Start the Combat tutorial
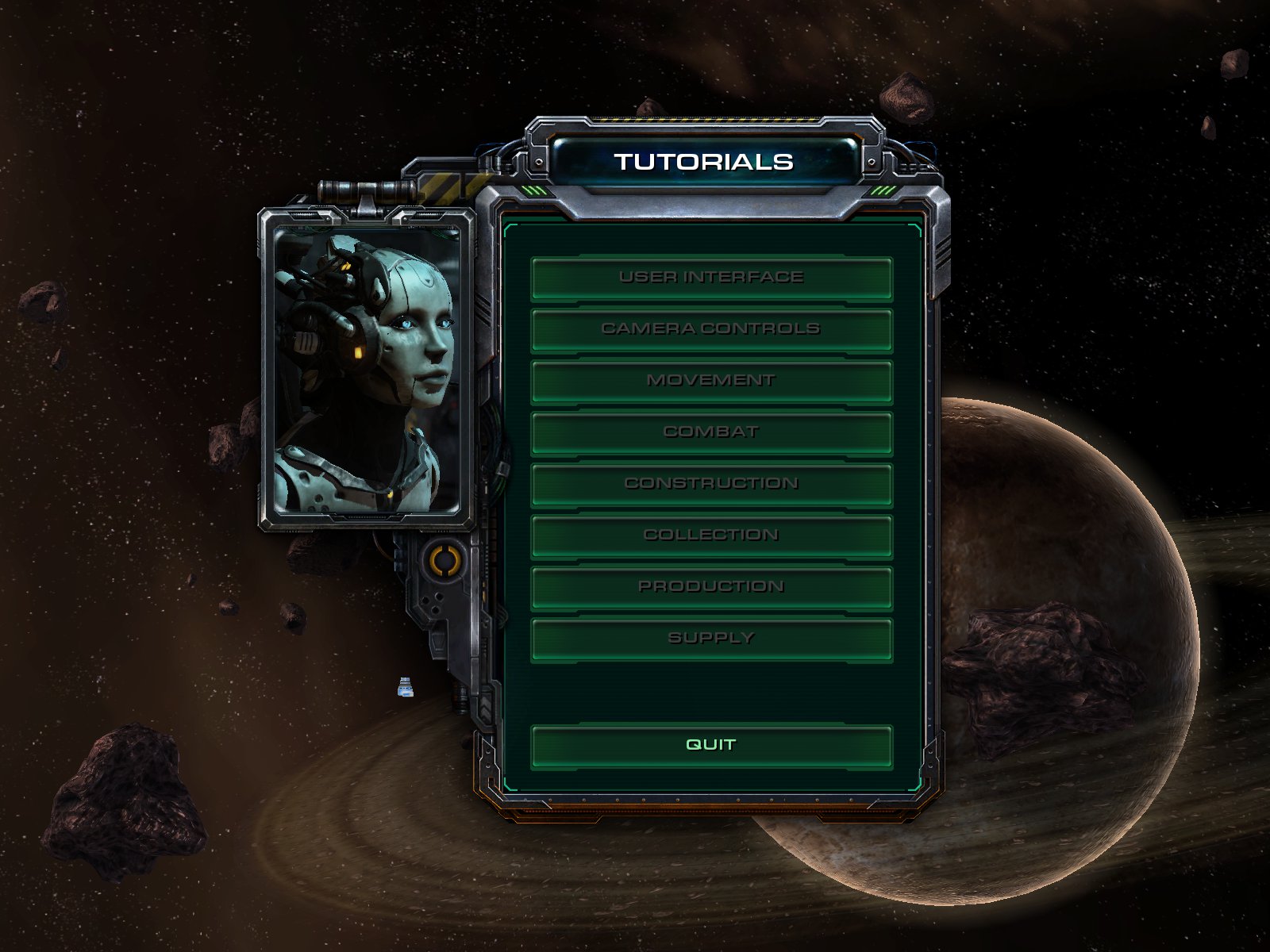 (x=711, y=432)
